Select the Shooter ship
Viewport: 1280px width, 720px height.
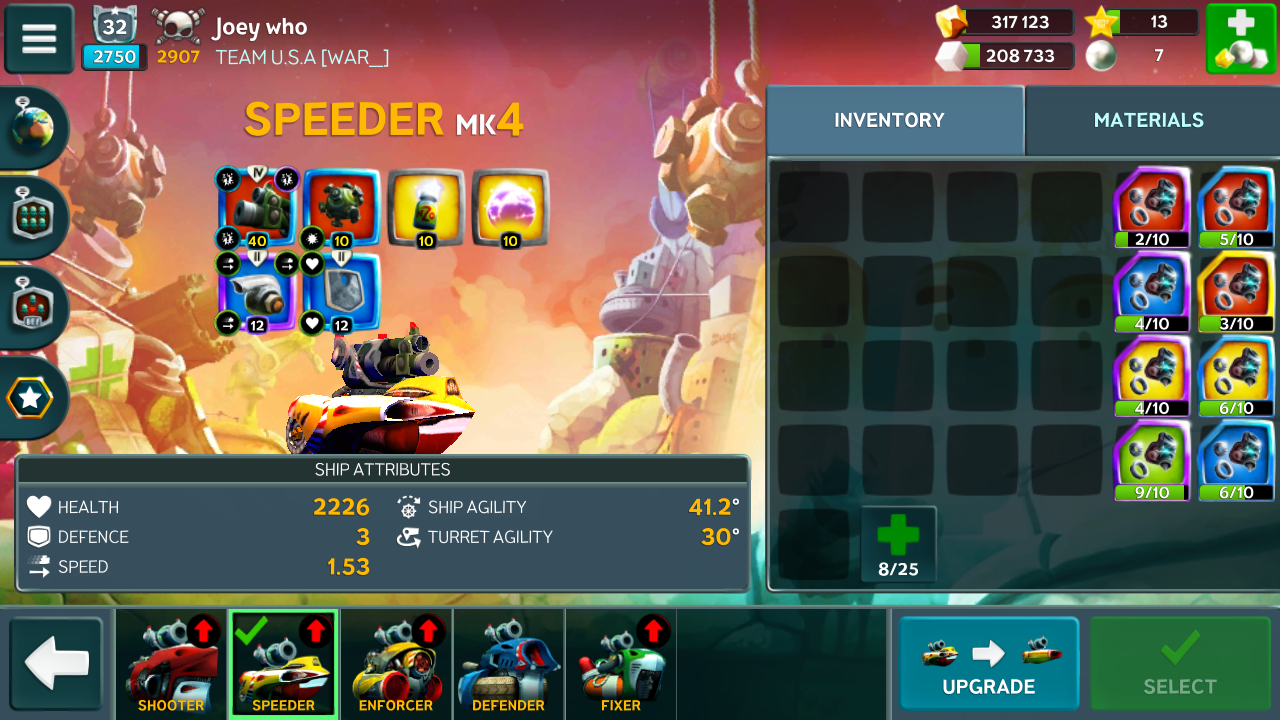[171, 664]
